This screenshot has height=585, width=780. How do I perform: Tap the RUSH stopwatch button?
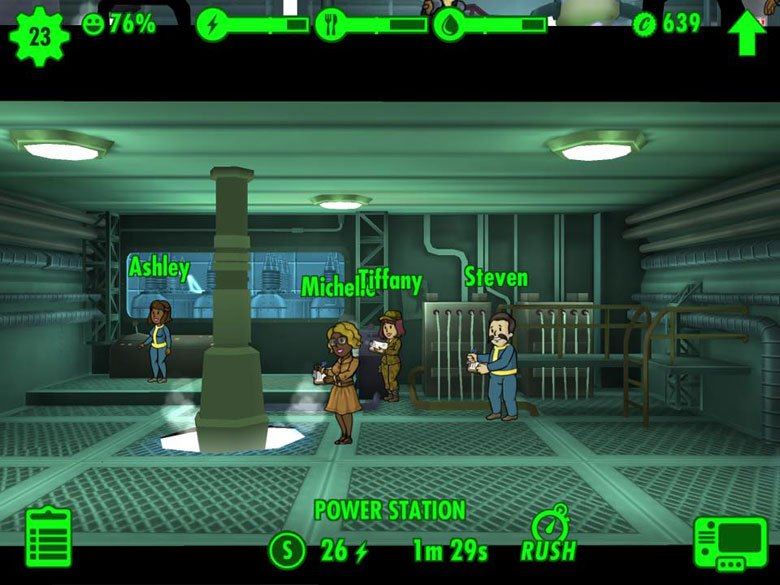pos(548,537)
